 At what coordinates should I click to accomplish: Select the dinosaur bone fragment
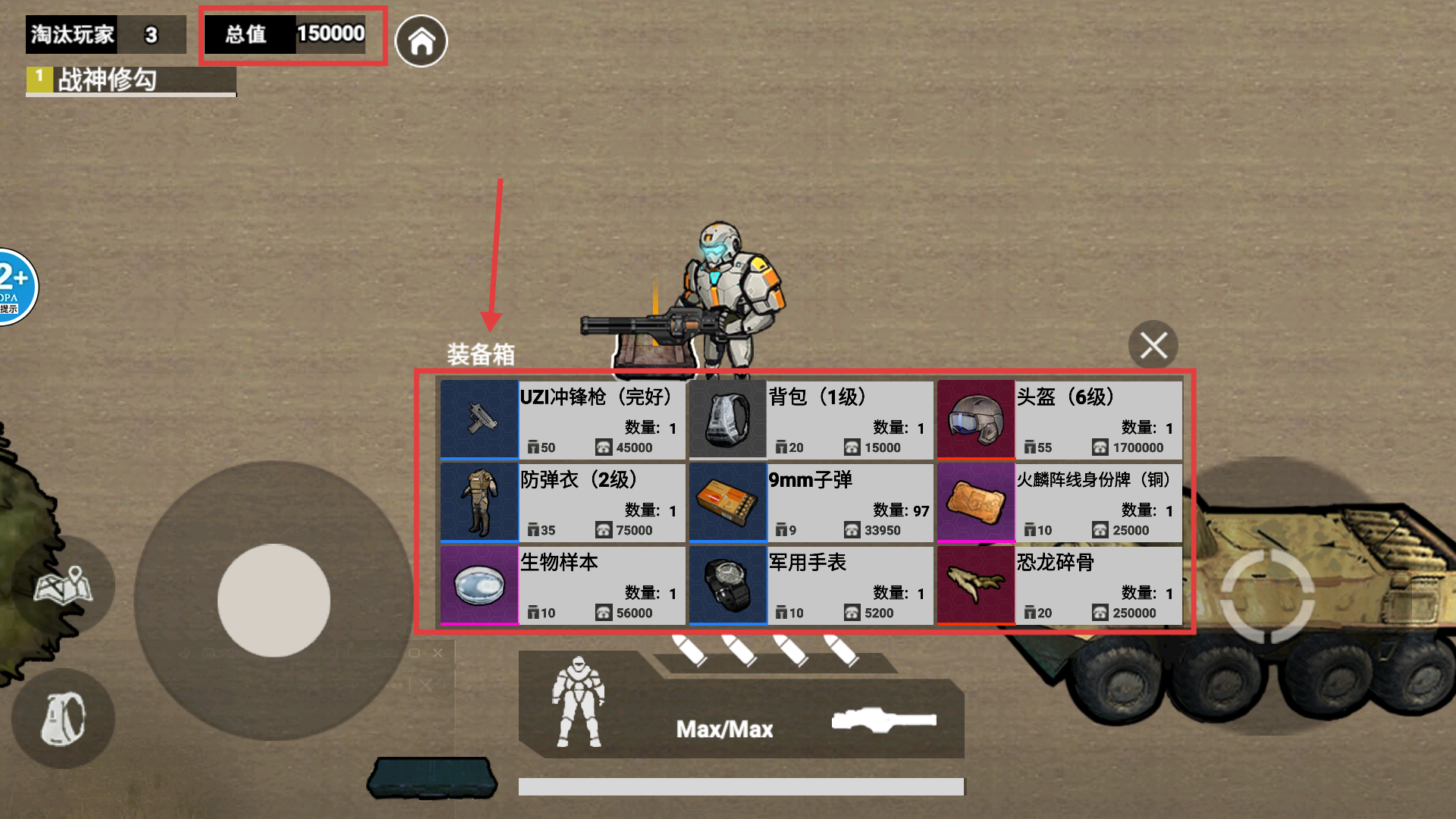(1059, 585)
